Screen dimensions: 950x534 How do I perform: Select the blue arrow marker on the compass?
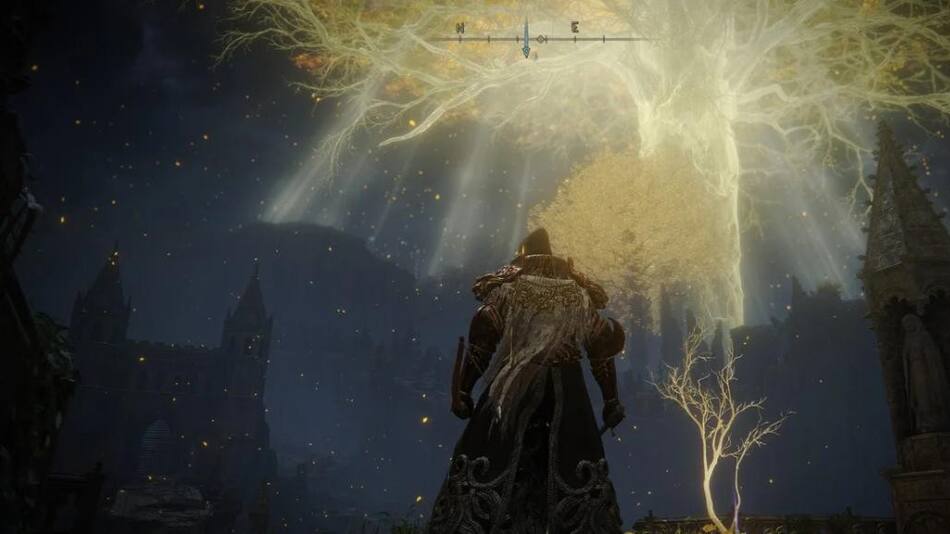526,38
